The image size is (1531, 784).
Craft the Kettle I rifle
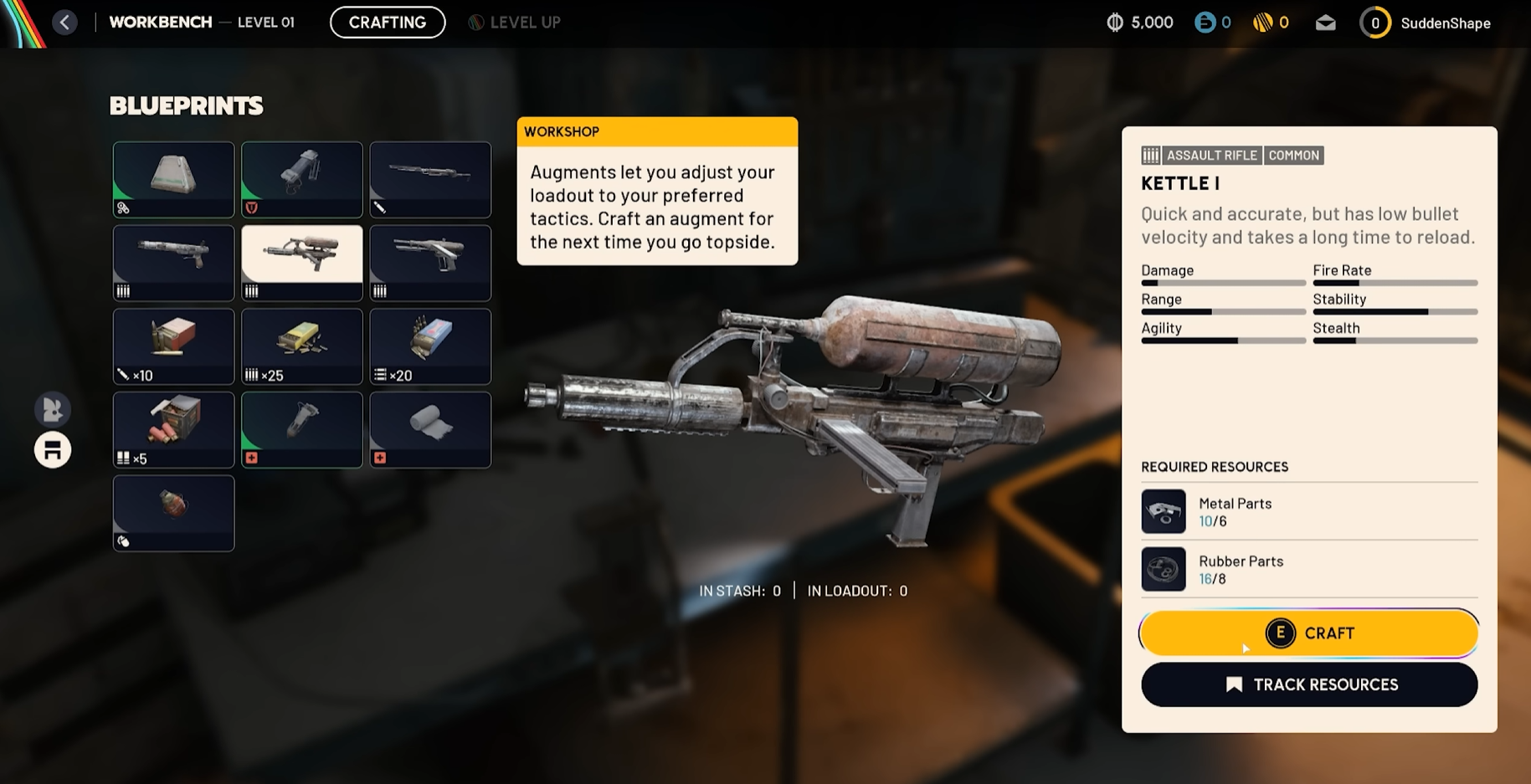[x=1308, y=633]
